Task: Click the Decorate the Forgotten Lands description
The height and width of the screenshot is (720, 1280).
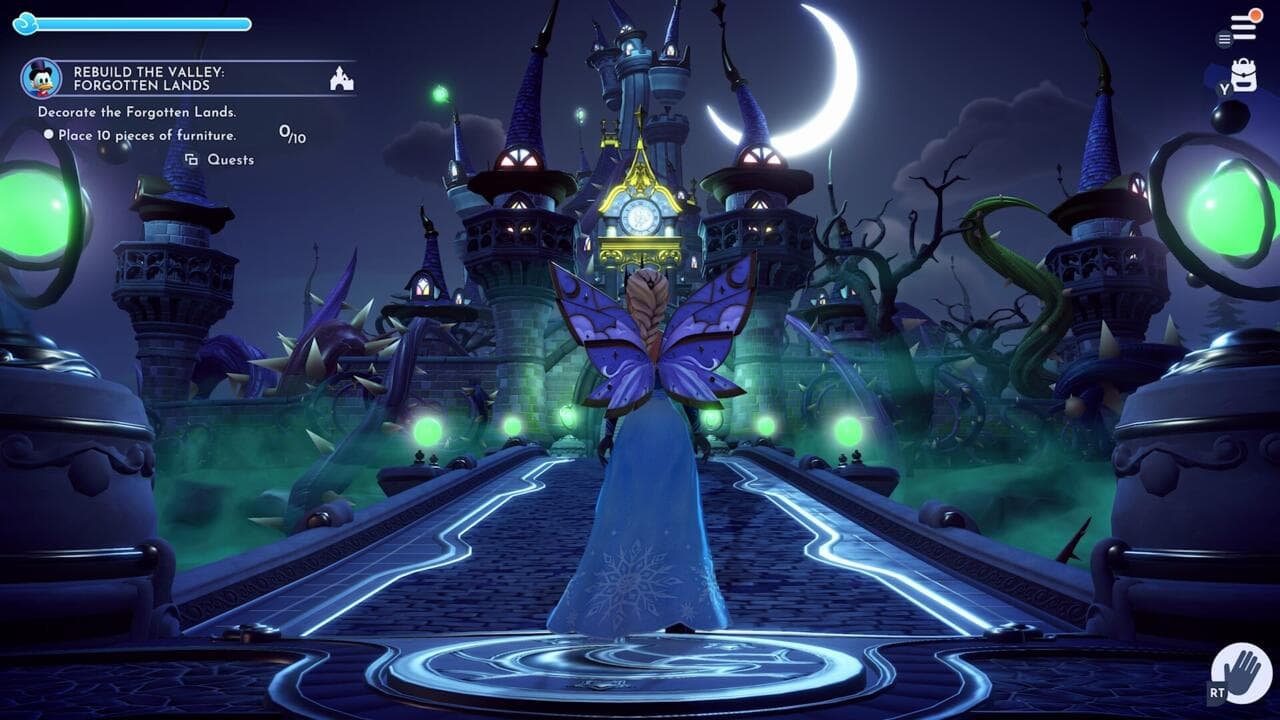Action: coord(138,112)
